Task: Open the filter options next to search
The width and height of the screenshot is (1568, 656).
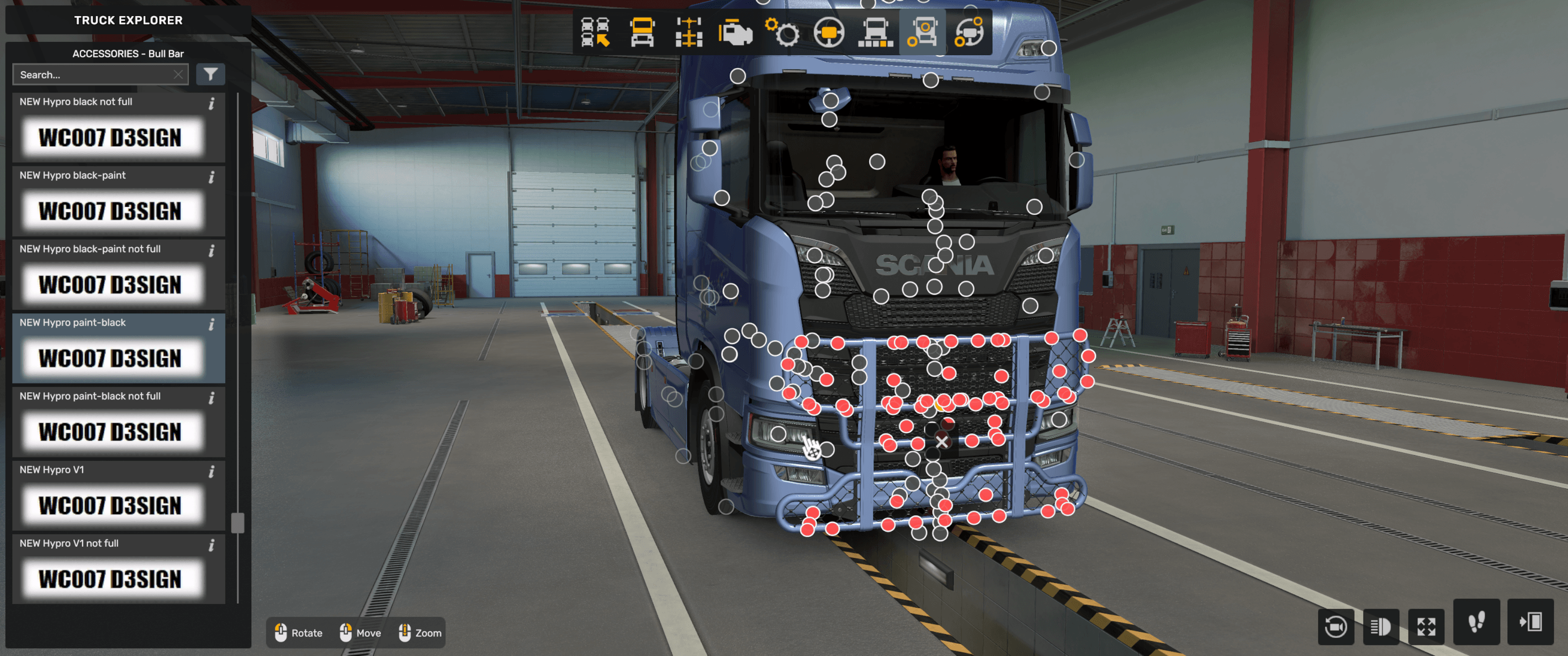Action: pyautogui.click(x=210, y=74)
